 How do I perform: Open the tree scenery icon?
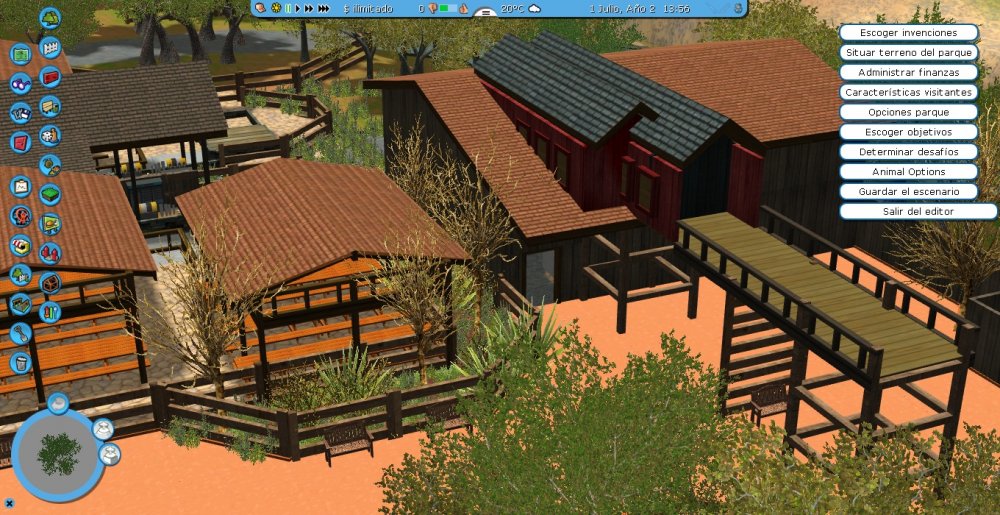tap(50, 18)
